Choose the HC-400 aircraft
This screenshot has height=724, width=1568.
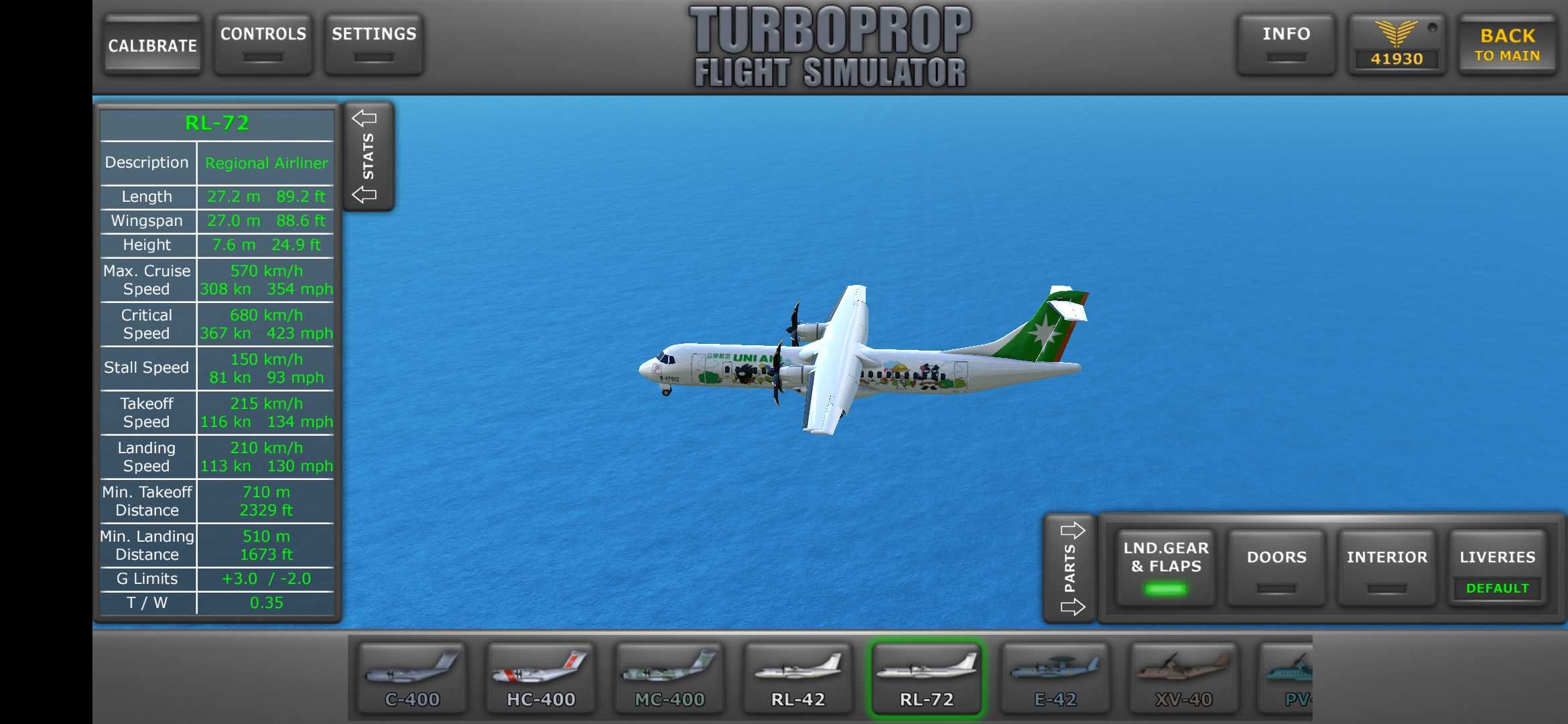coord(541,678)
